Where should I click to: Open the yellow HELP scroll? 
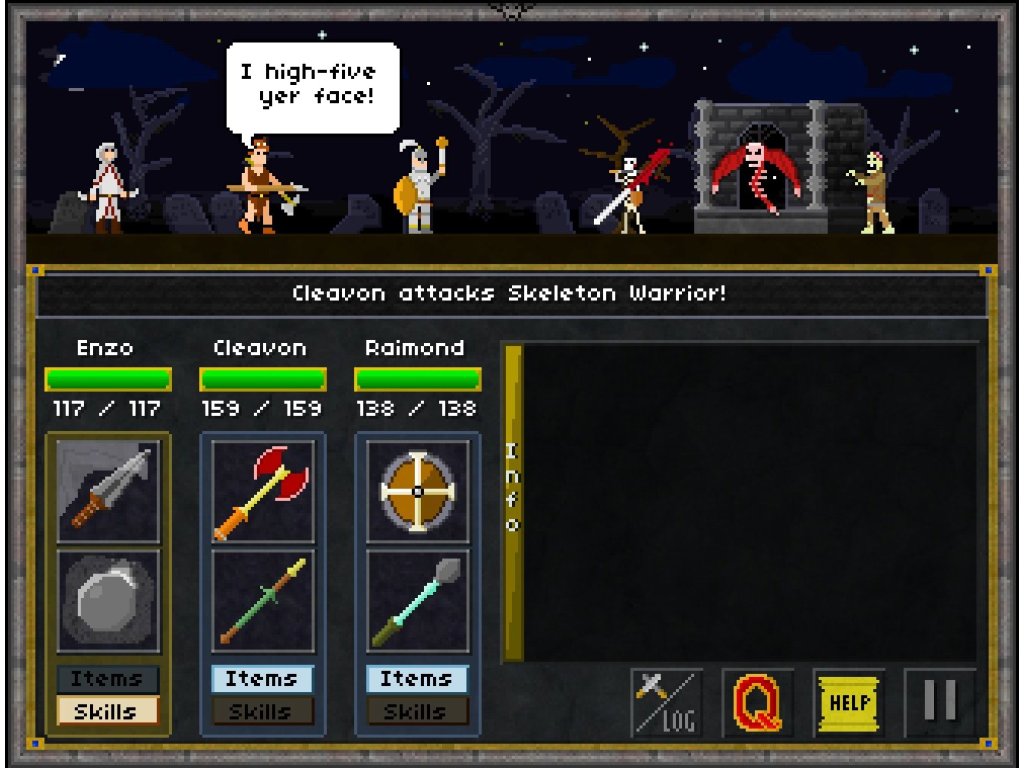[x=849, y=702]
